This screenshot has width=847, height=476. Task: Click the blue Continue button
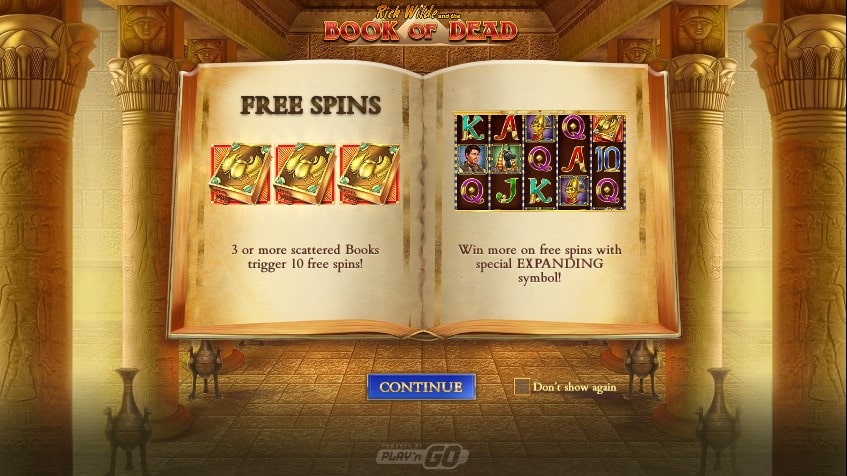pyautogui.click(x=420, y=387)
